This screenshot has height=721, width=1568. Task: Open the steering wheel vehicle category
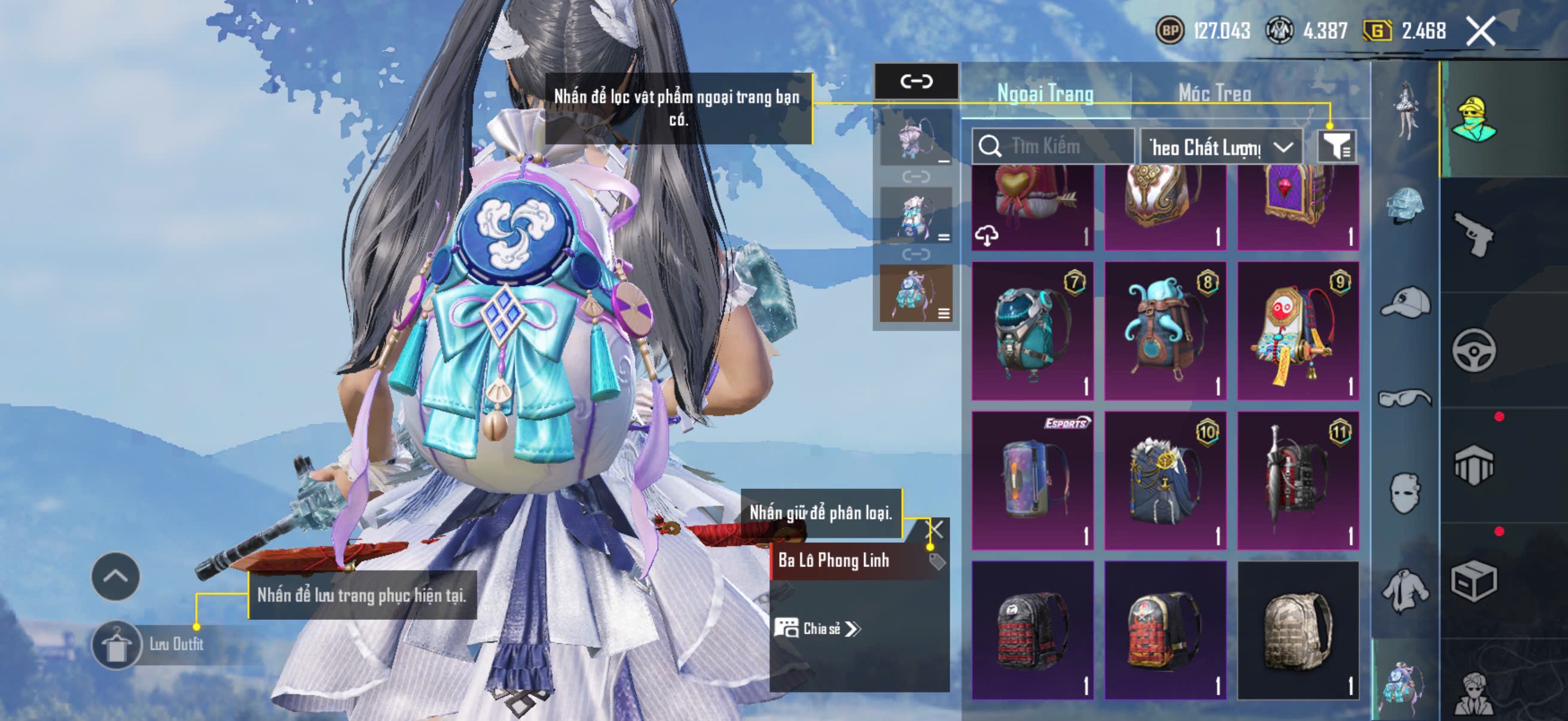[1474, 350]
